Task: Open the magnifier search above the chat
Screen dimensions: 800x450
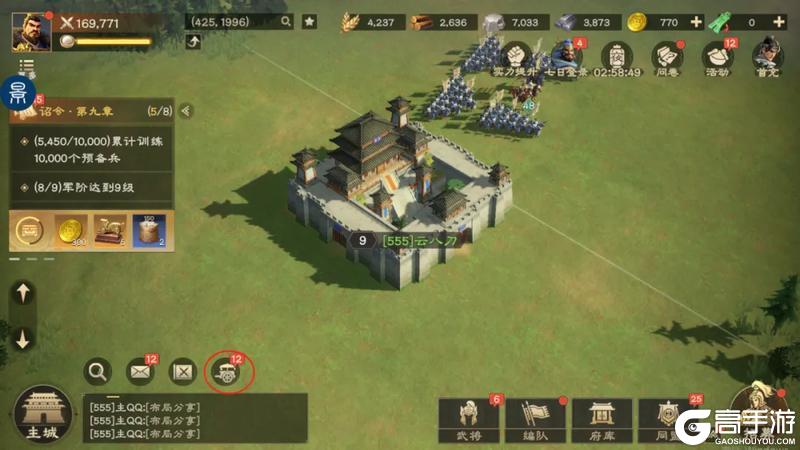Action: coord(97,372)
